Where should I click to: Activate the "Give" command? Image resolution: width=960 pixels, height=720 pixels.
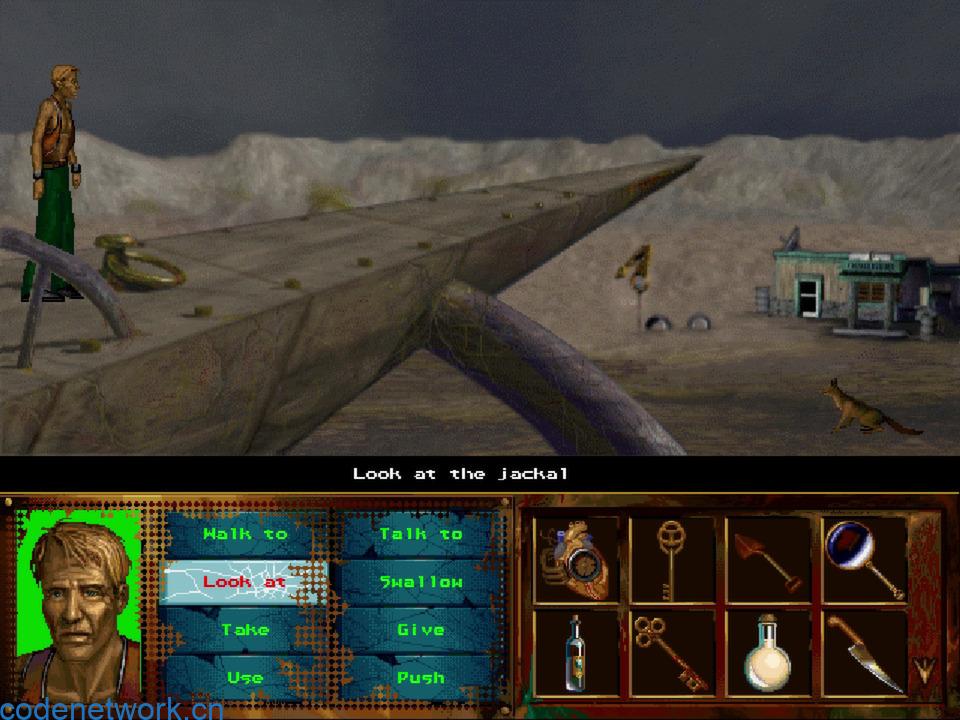(x=421, y=630)
